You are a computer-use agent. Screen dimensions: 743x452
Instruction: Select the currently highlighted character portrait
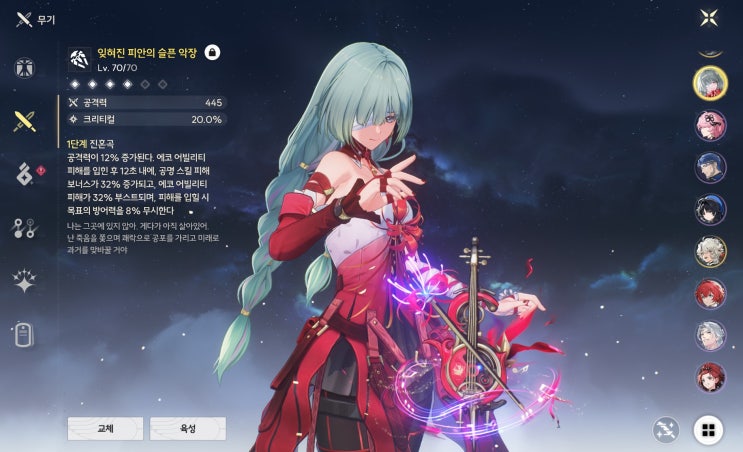point(710,82)
